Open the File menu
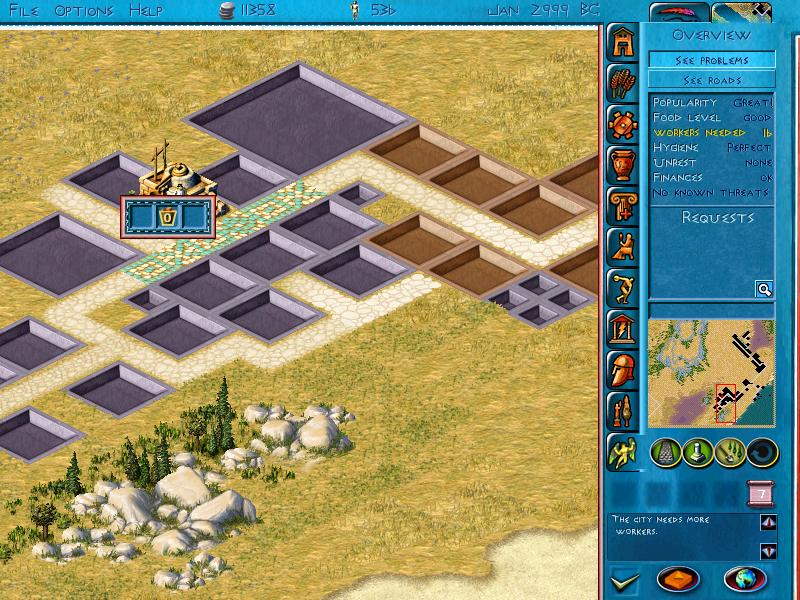This screenshot has width=800, height=600. click(x=24, y=10)
